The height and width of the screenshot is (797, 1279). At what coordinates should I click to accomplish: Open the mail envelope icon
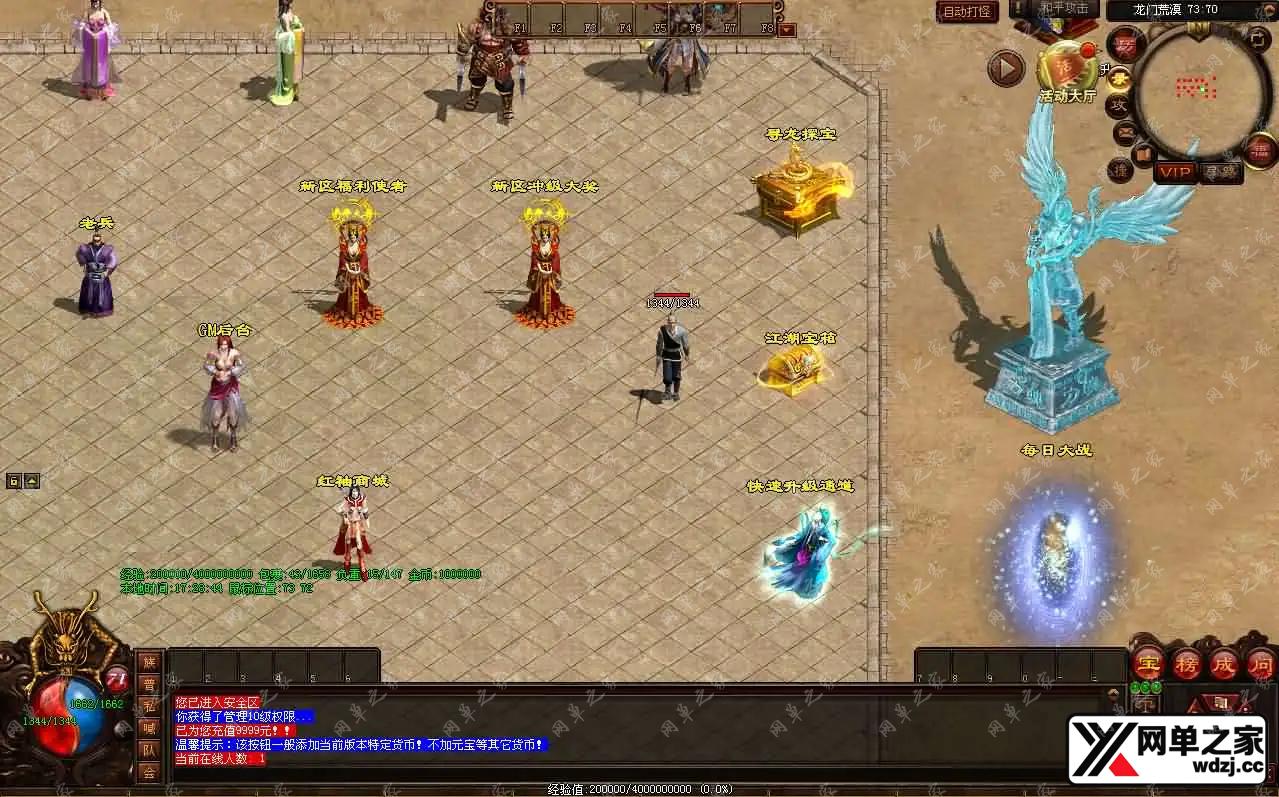point(1124,131)
